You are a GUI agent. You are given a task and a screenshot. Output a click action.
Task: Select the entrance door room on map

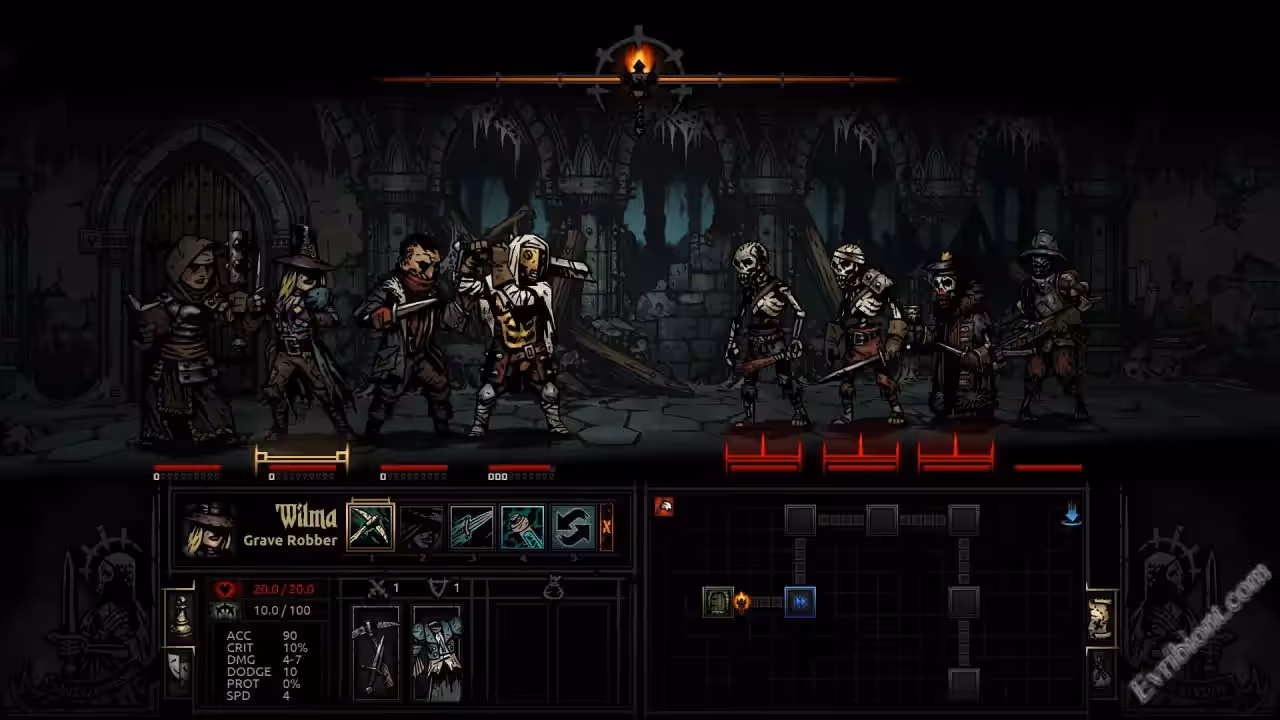[x=718, y=602]
